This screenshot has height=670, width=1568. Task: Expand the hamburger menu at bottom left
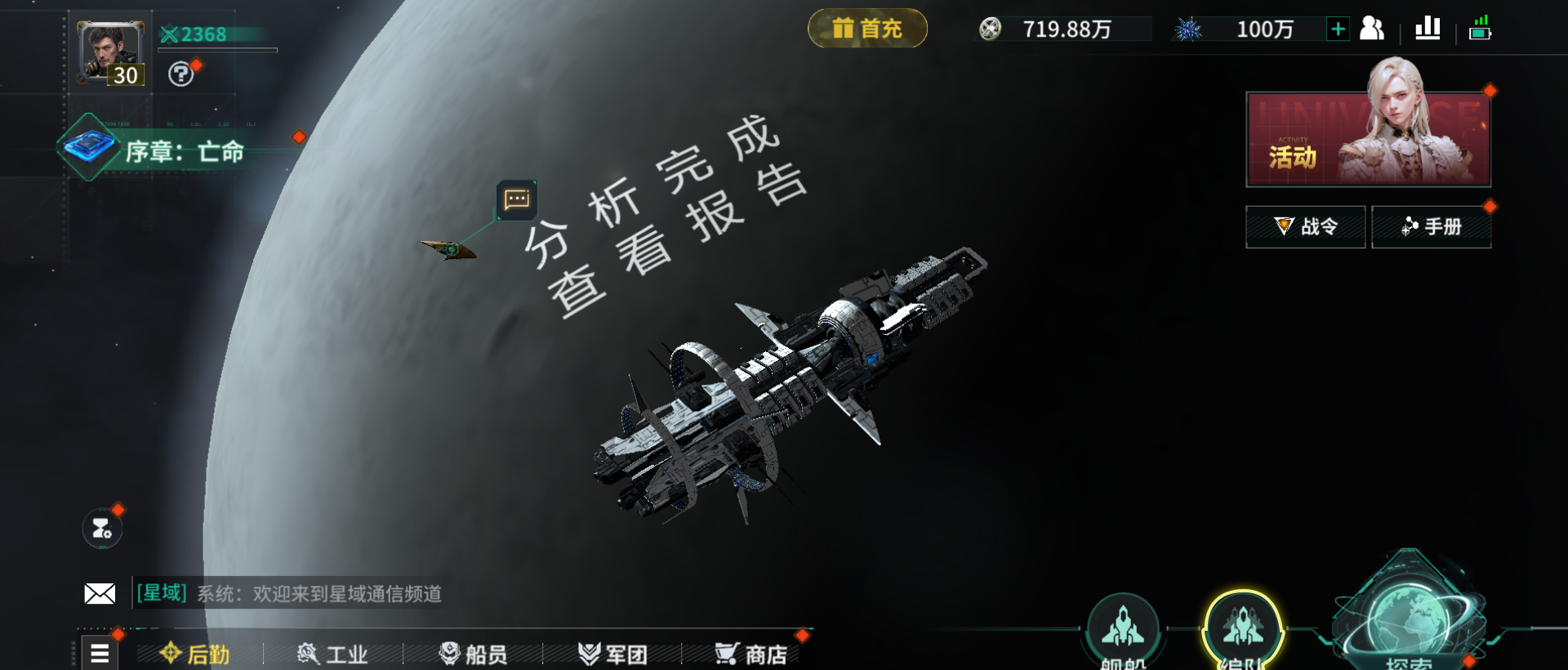click(100, 653)
